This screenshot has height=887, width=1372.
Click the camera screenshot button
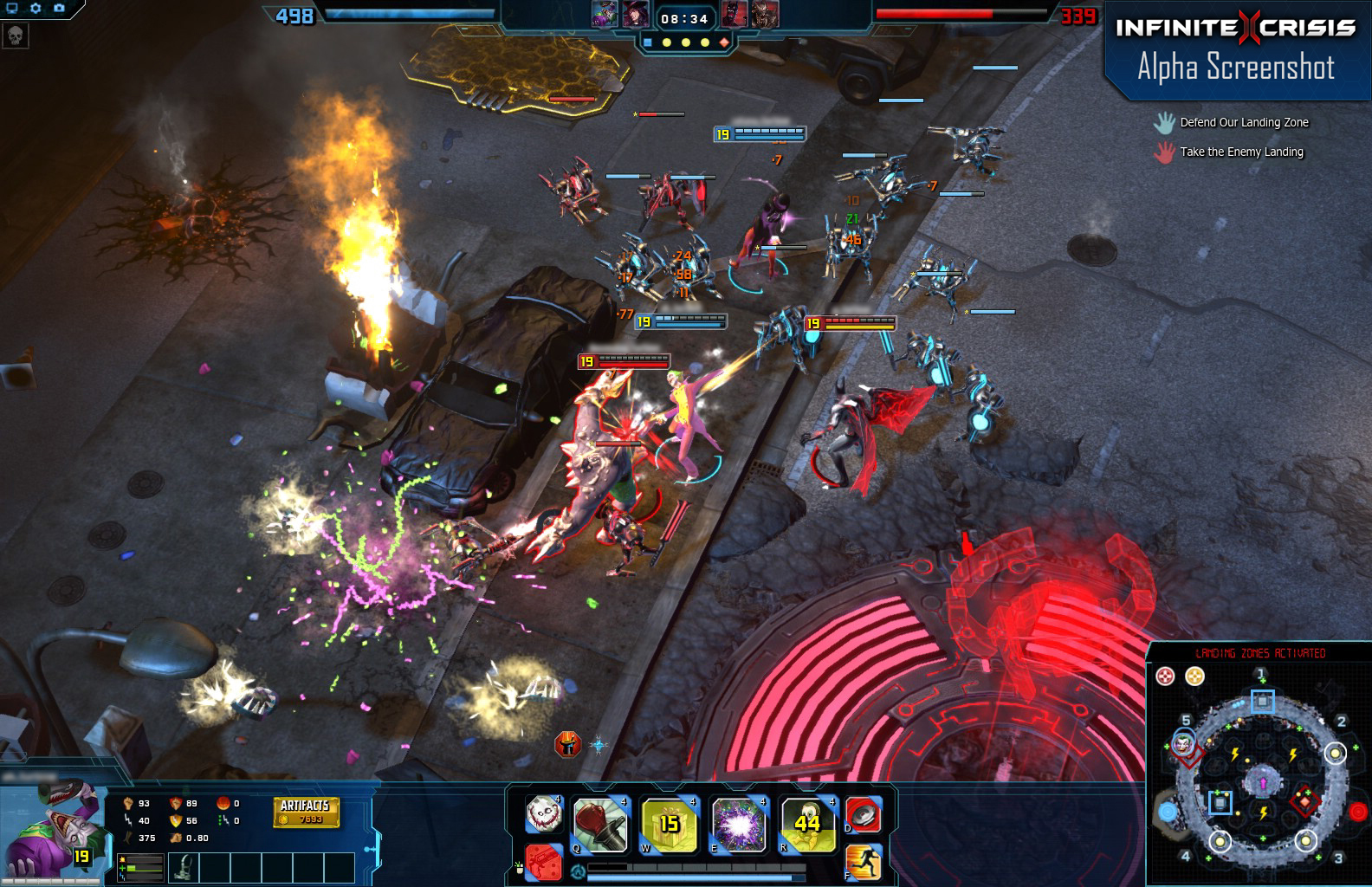(x=60, y=8)
